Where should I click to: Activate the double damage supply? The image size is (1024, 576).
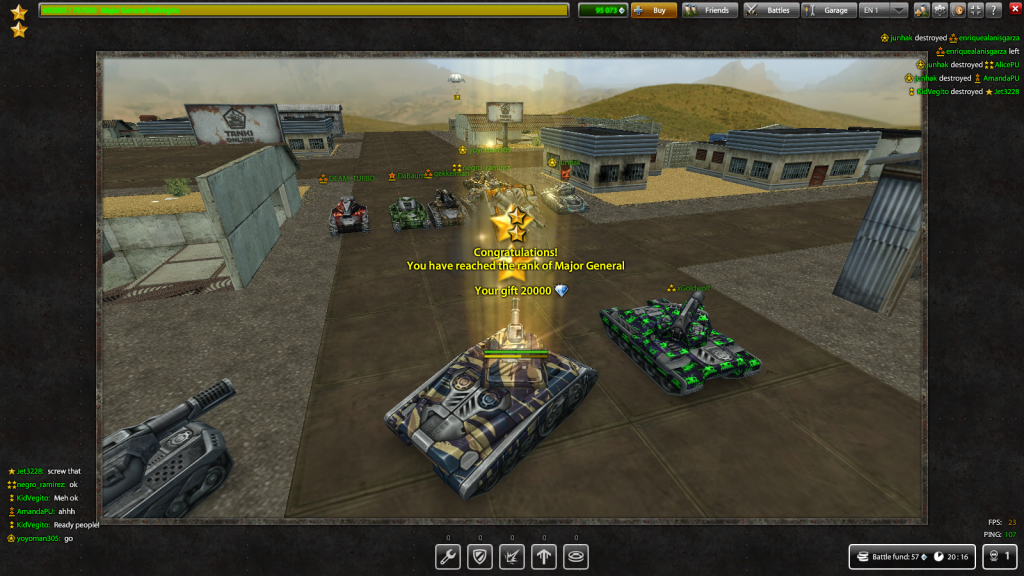click(512, 557)
